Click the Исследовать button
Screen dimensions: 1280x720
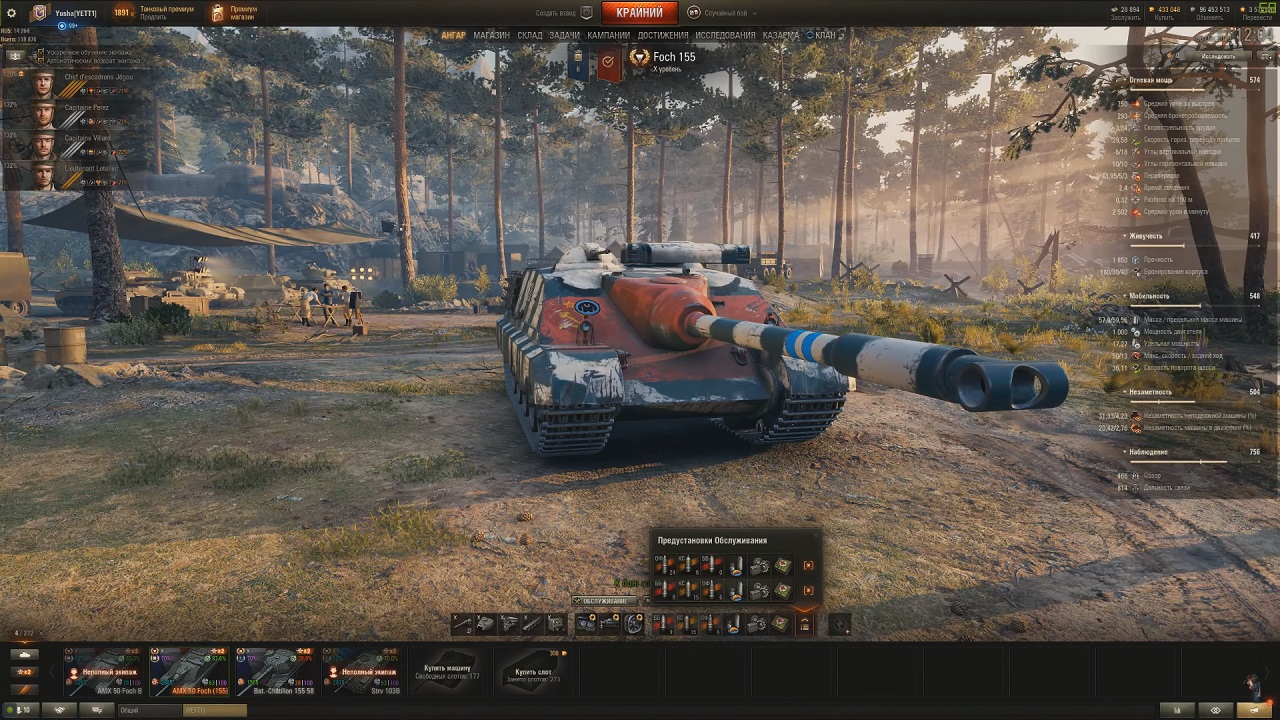tap(1217, 57)
